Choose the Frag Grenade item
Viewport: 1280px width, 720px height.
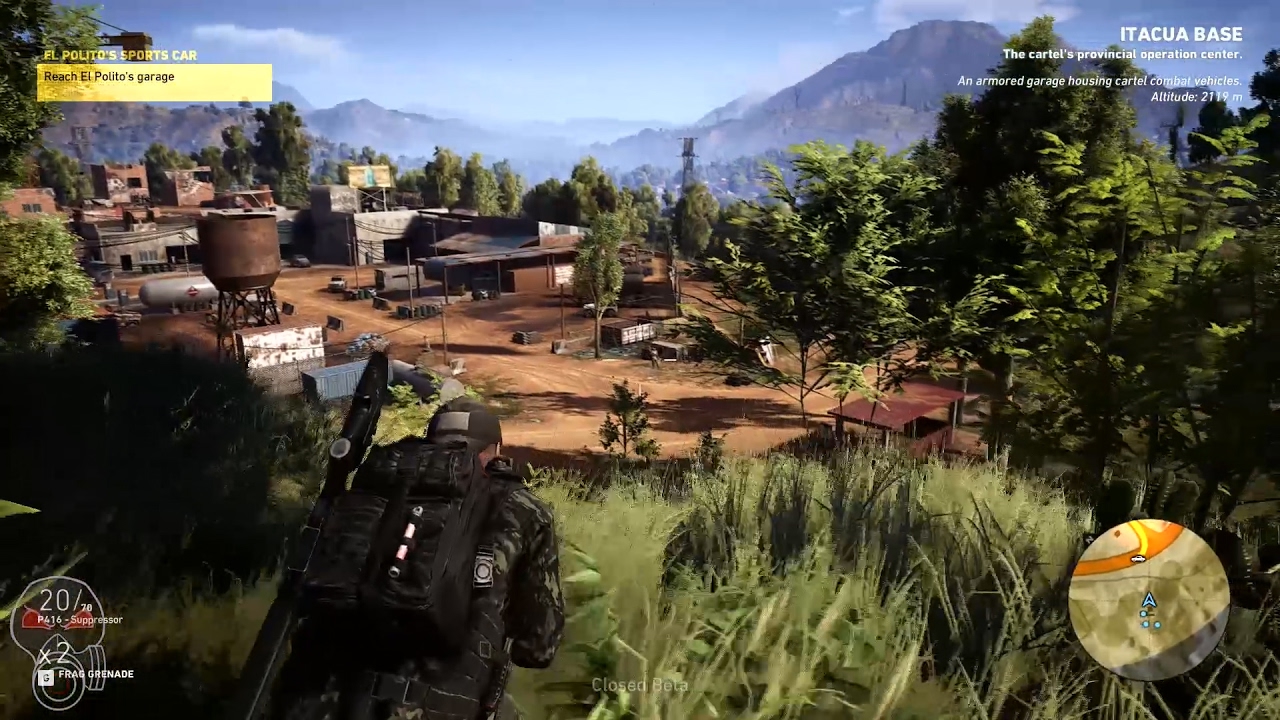point(95,674)
